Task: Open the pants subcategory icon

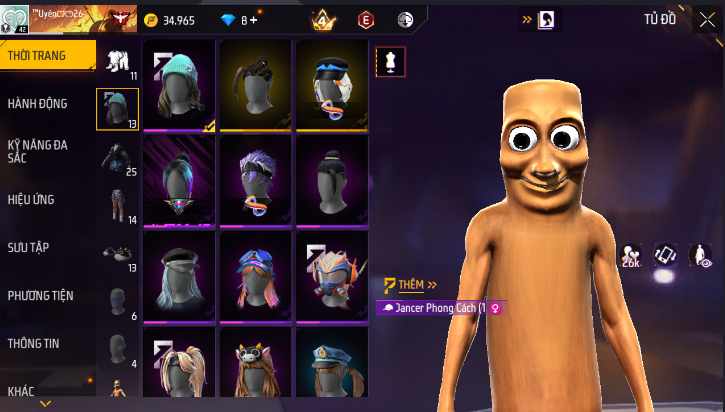Action: pyautogui.click(x=118, y=206)
